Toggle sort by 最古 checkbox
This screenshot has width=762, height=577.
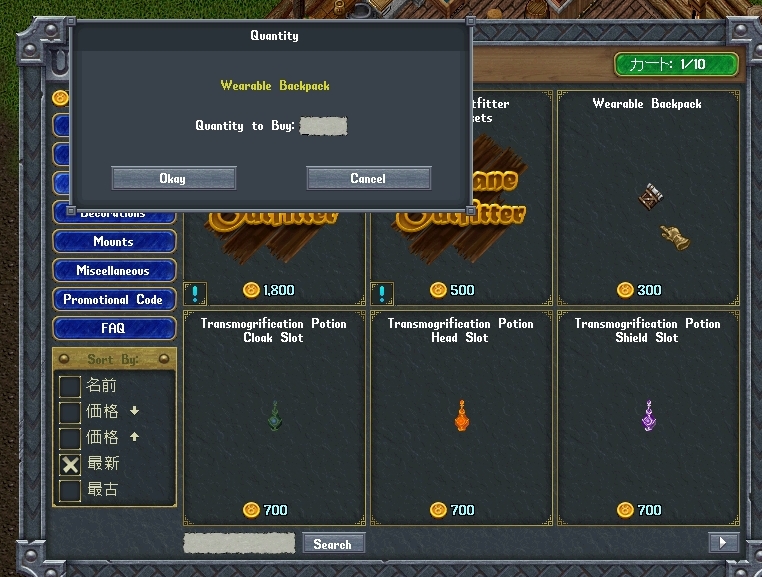70,490
